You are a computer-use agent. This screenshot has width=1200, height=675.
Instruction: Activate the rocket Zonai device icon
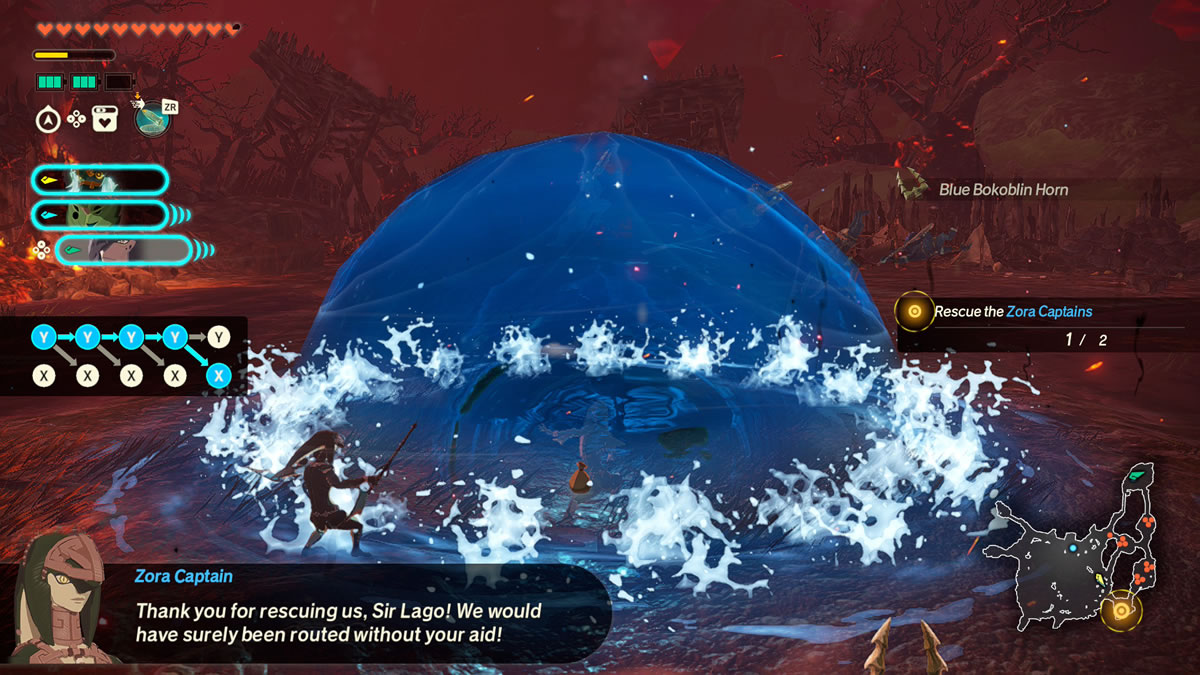point(152,119)
